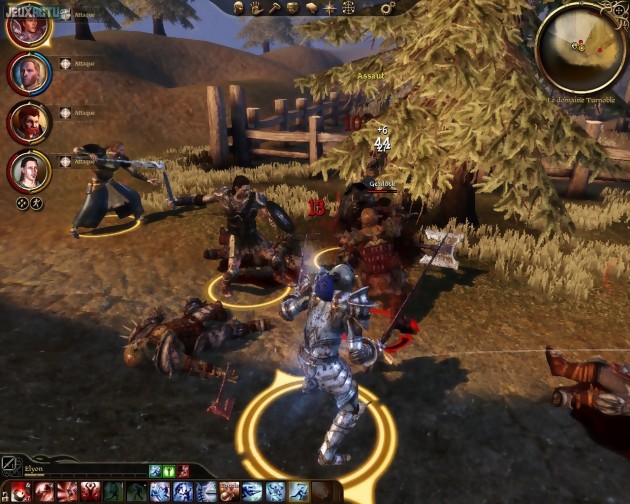The height and width of the screenshot is (504, 630).
Task: Open the character record head icon
Action: [239, 8]
